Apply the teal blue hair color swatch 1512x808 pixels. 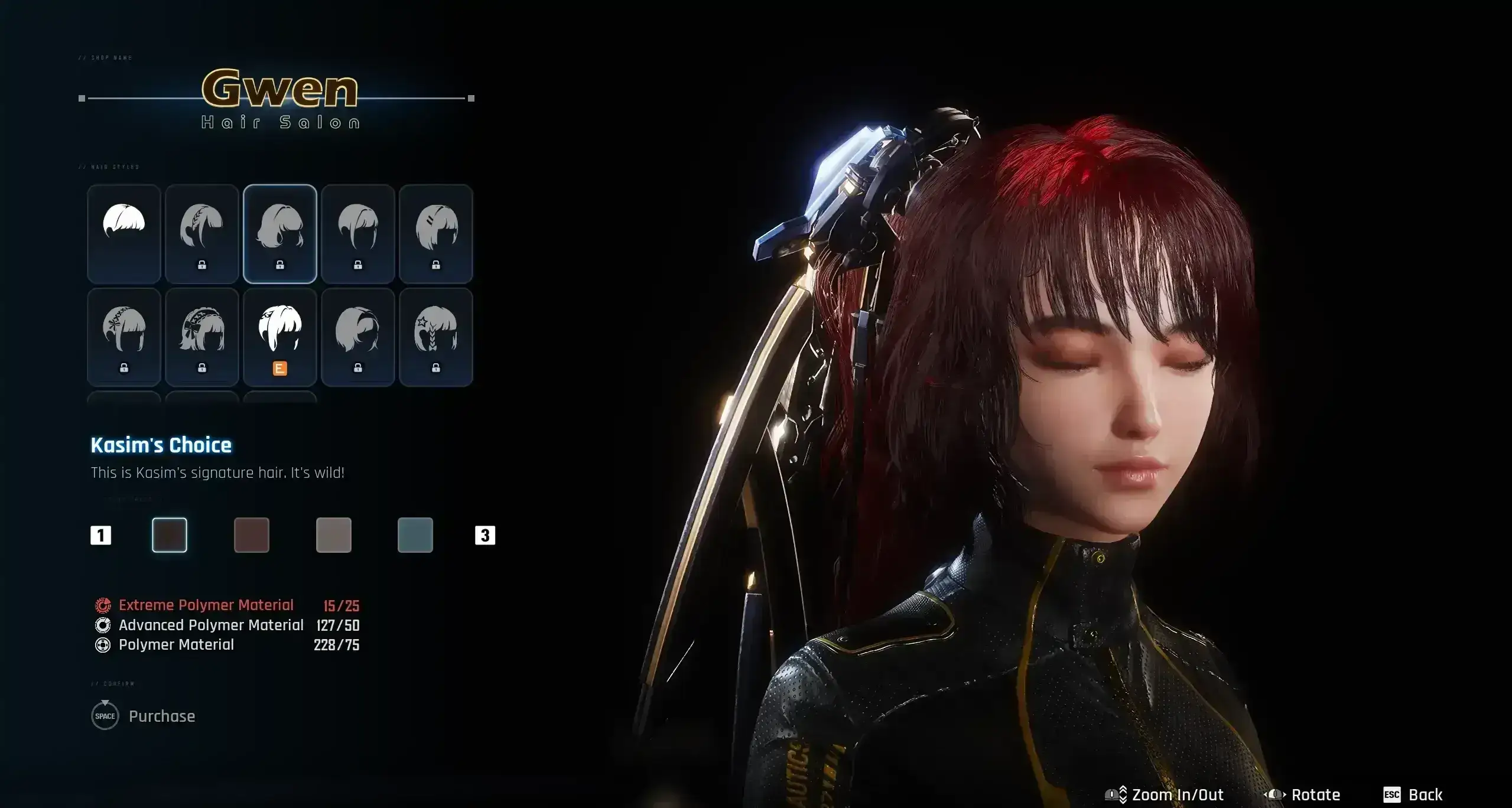click(415, 535)
